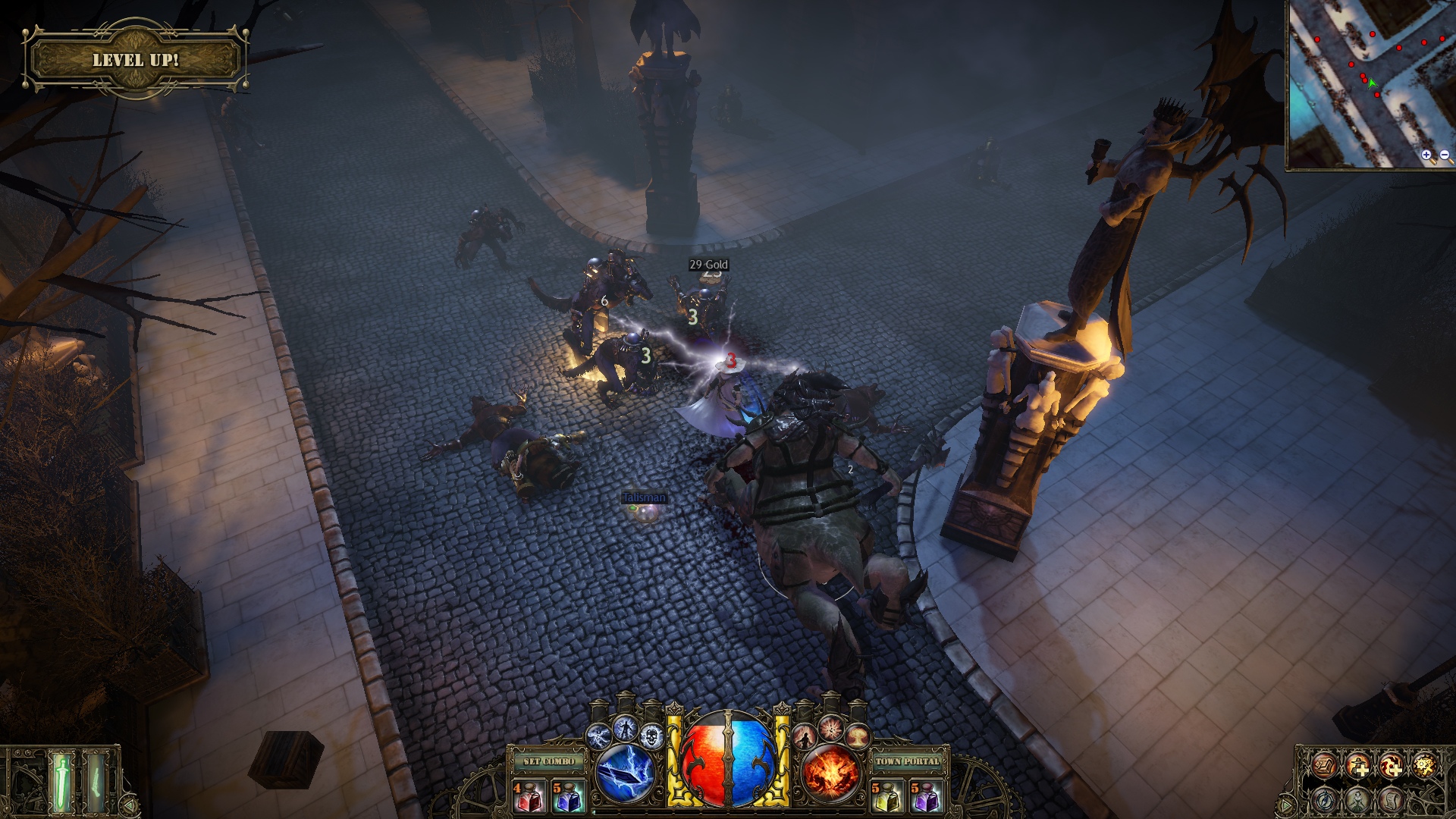Zoom in on the minimap with the plus magnifier
This screenshot has height=819, width=1456.
[1426, 155]
